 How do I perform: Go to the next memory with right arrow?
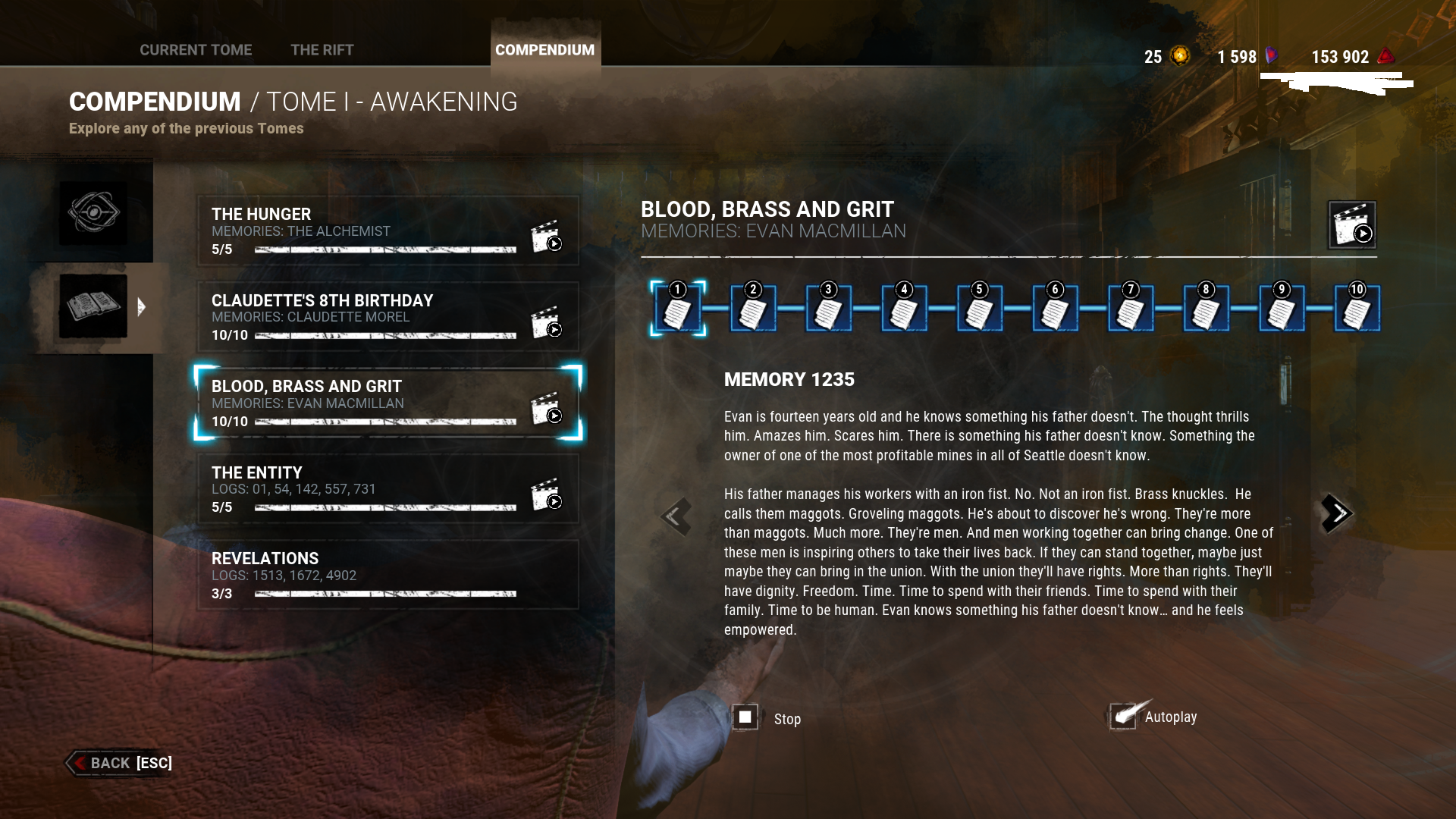pyautogui.click(x=1336, y=514)
